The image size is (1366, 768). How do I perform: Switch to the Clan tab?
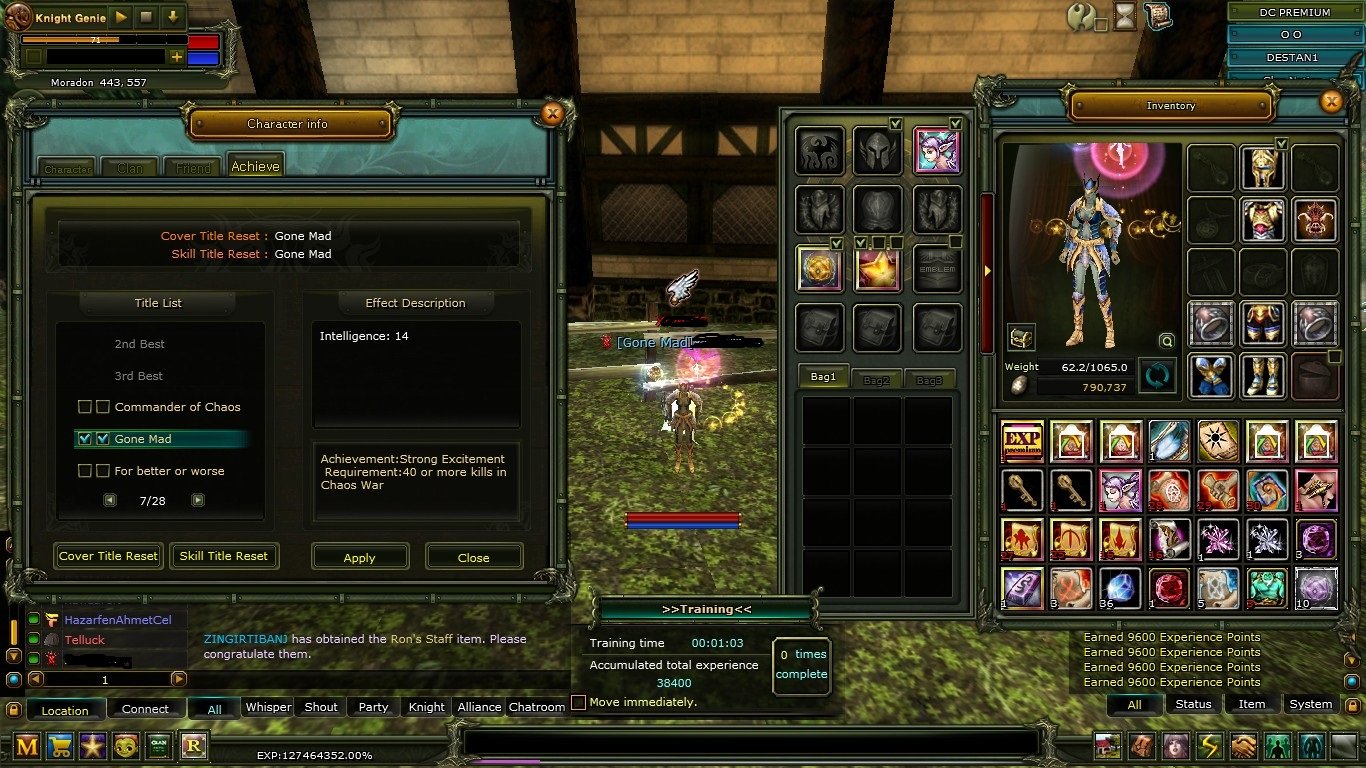(130, 168)
